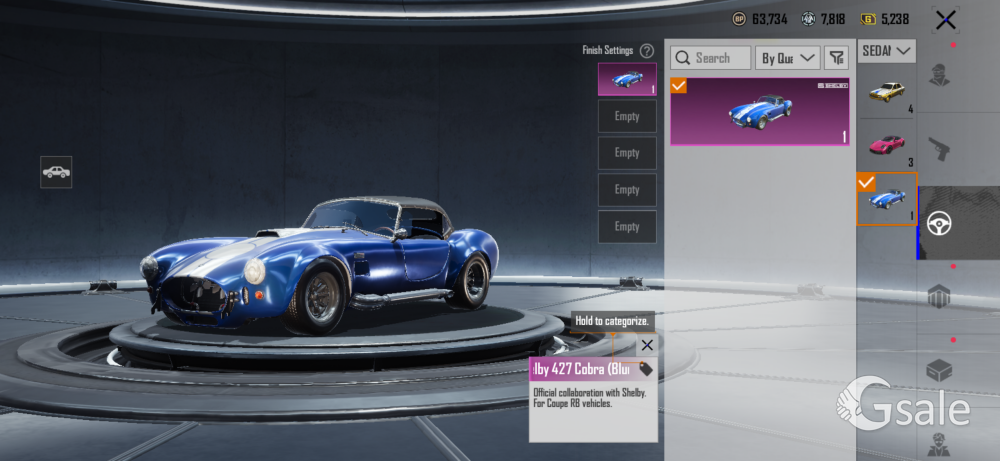
Task: Open the Sedan vehicle type dropdown
Action: coord(887,50)
